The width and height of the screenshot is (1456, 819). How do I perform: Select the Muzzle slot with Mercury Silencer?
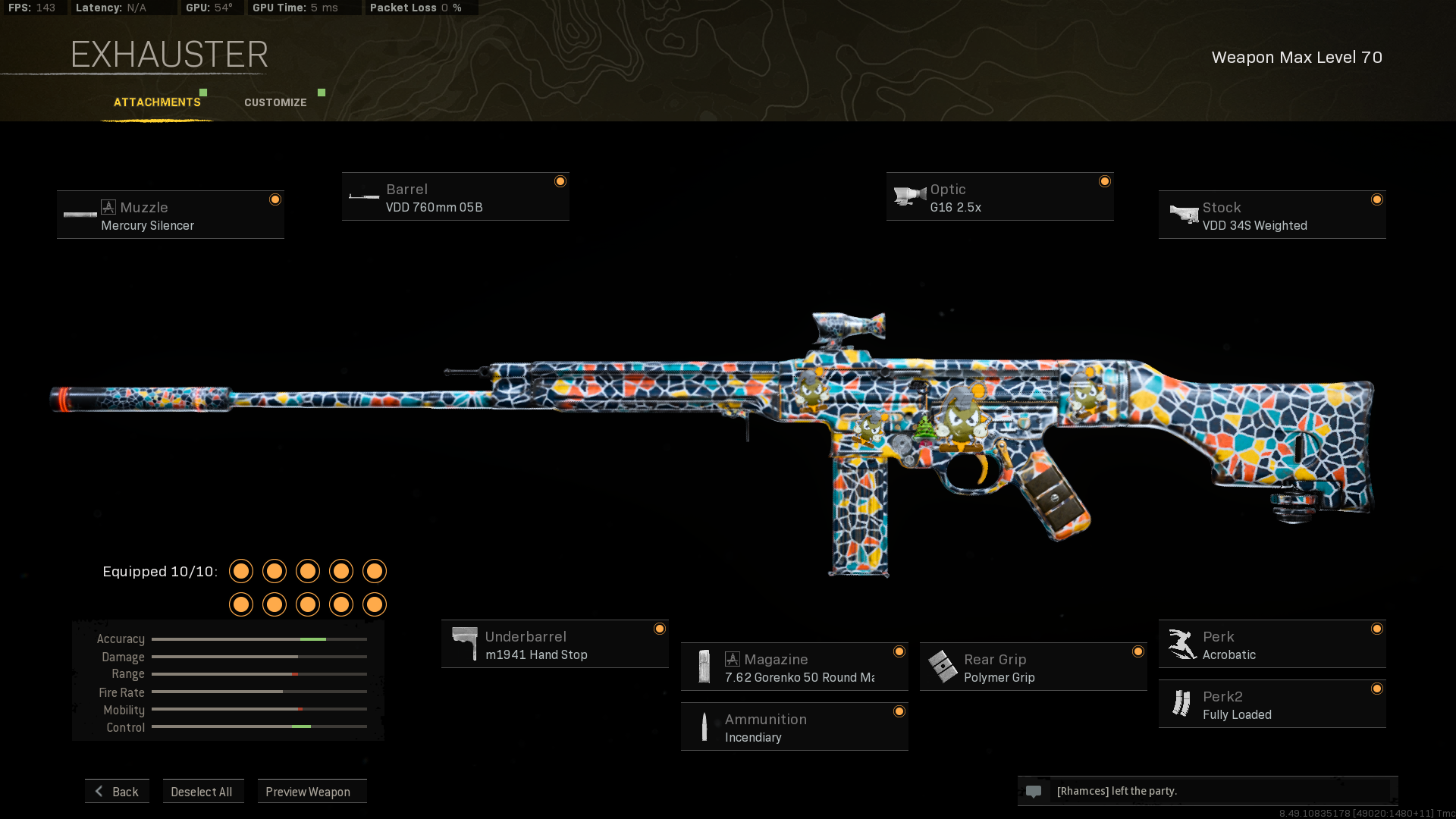[171, 215]
